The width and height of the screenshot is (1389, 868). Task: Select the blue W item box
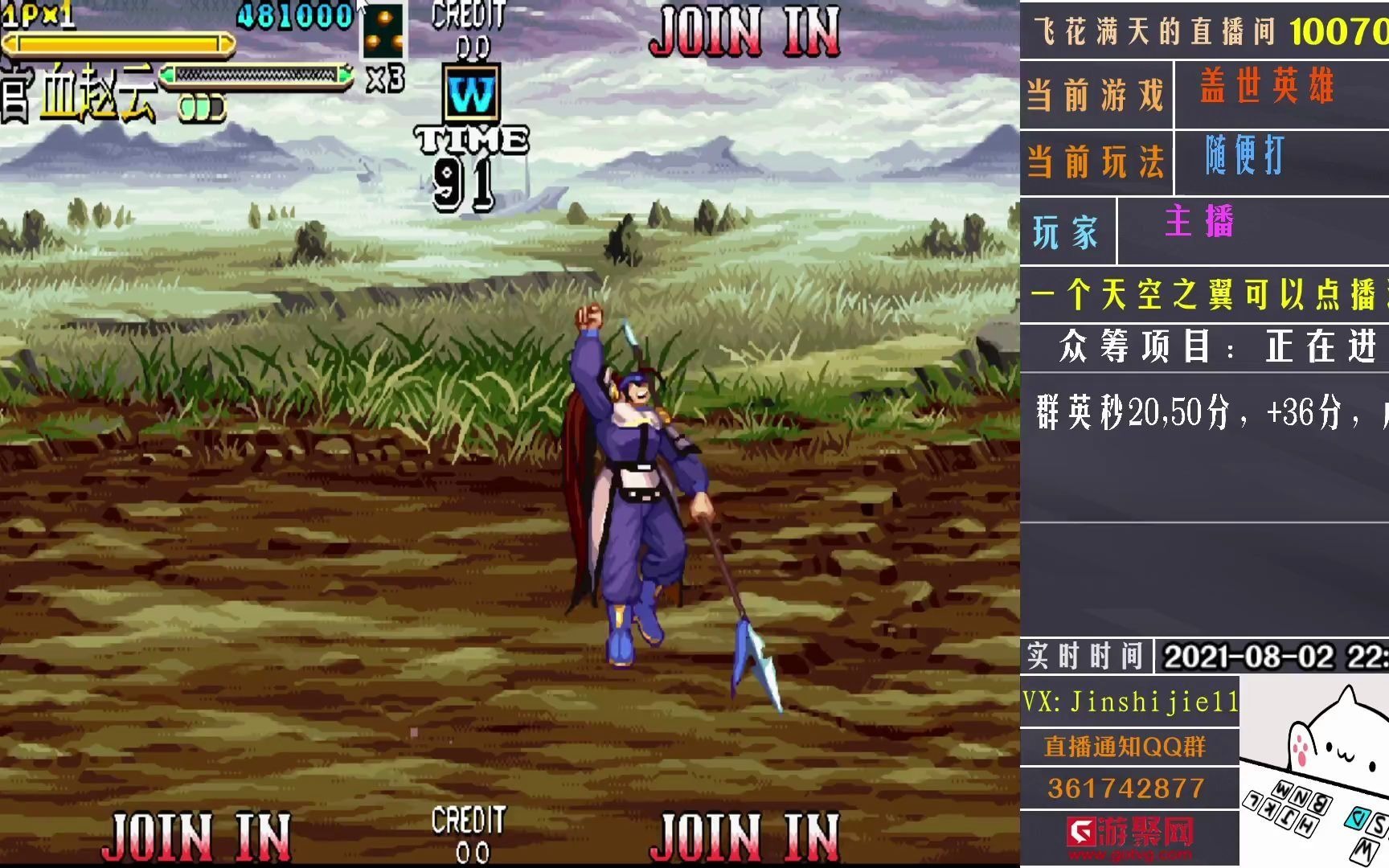(x=471, y=96)
